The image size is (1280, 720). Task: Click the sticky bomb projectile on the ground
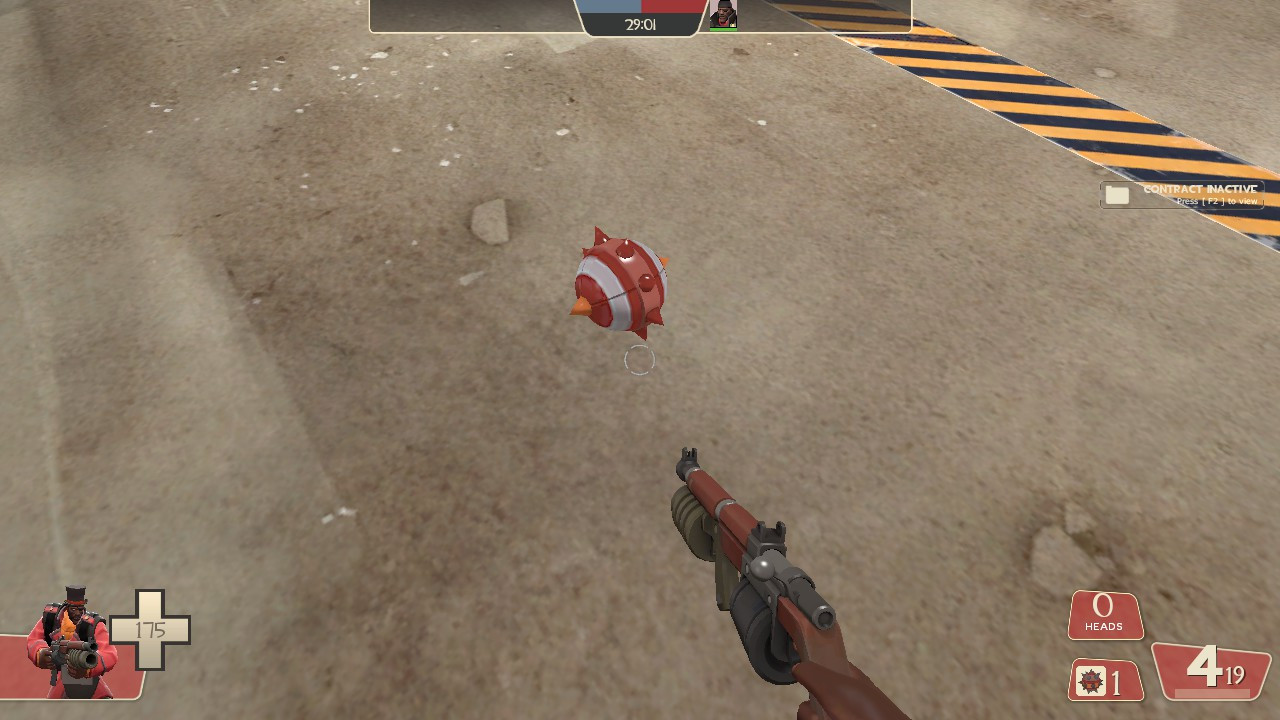tap(620, 285)
